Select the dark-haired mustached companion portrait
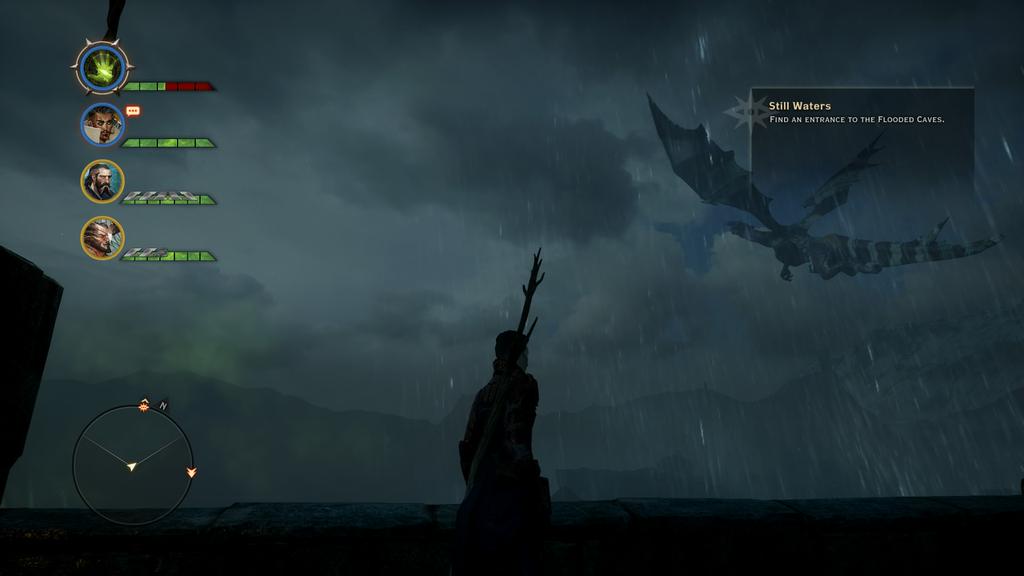This screenshot has height=576, width=1024. click(x=102, y=124)
